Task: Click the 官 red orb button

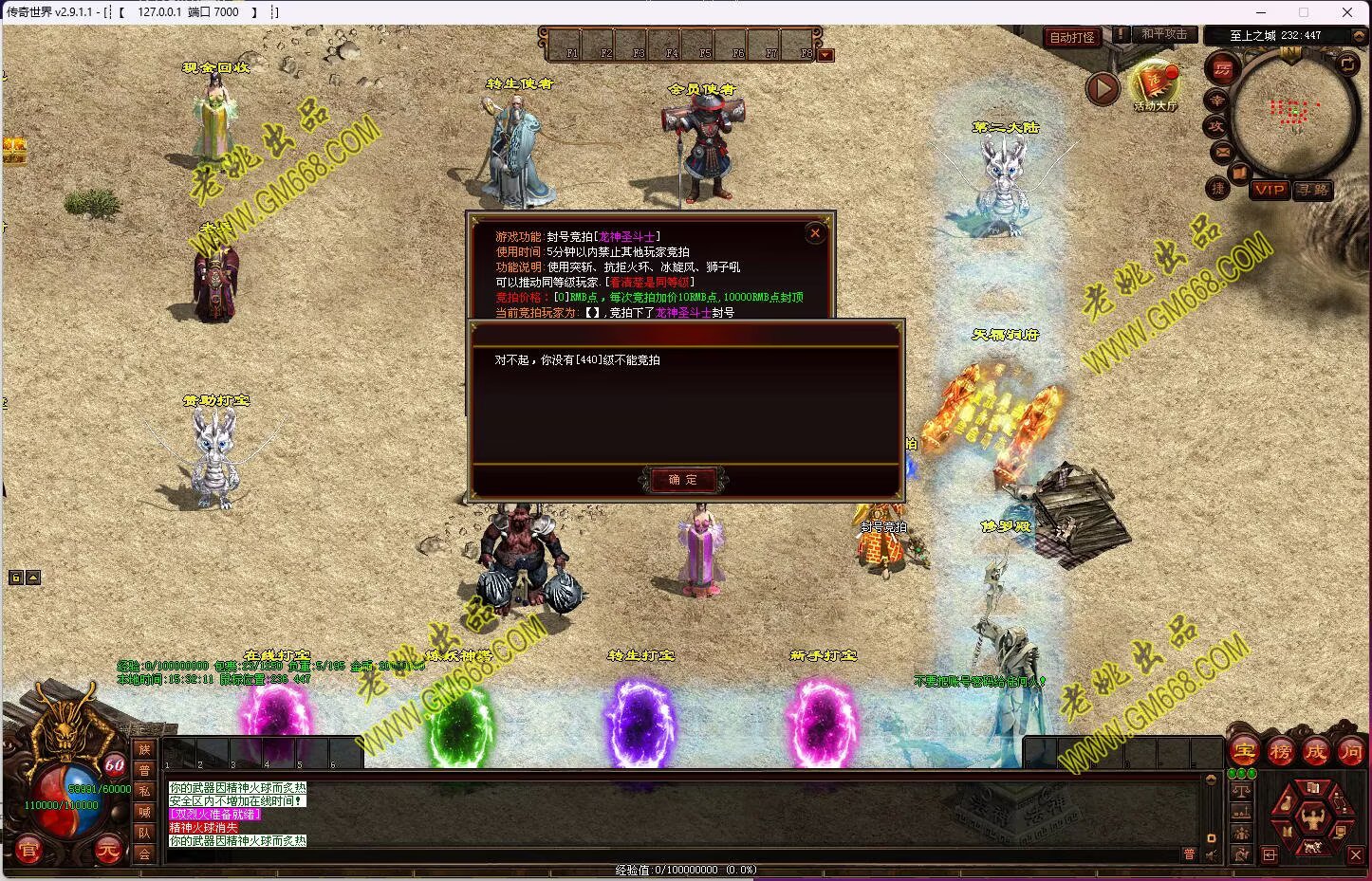Action: (x=28, y=850)
